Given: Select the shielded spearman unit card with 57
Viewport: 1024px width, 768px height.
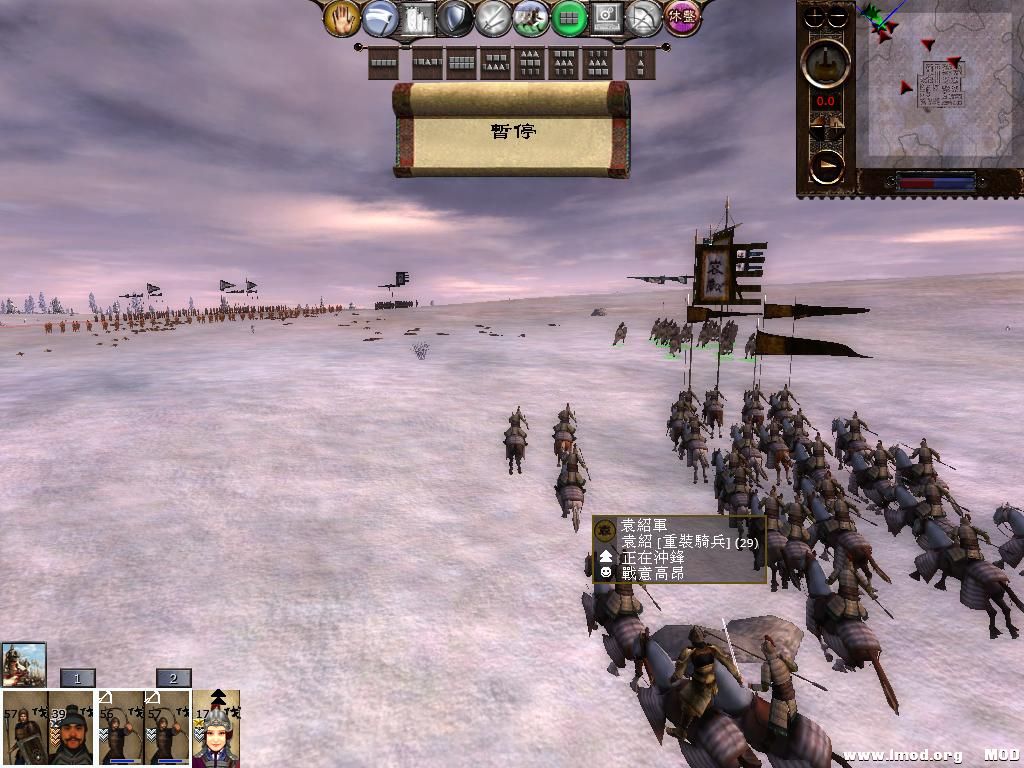Looking at the screenshot, I should [x=24, y=728].
